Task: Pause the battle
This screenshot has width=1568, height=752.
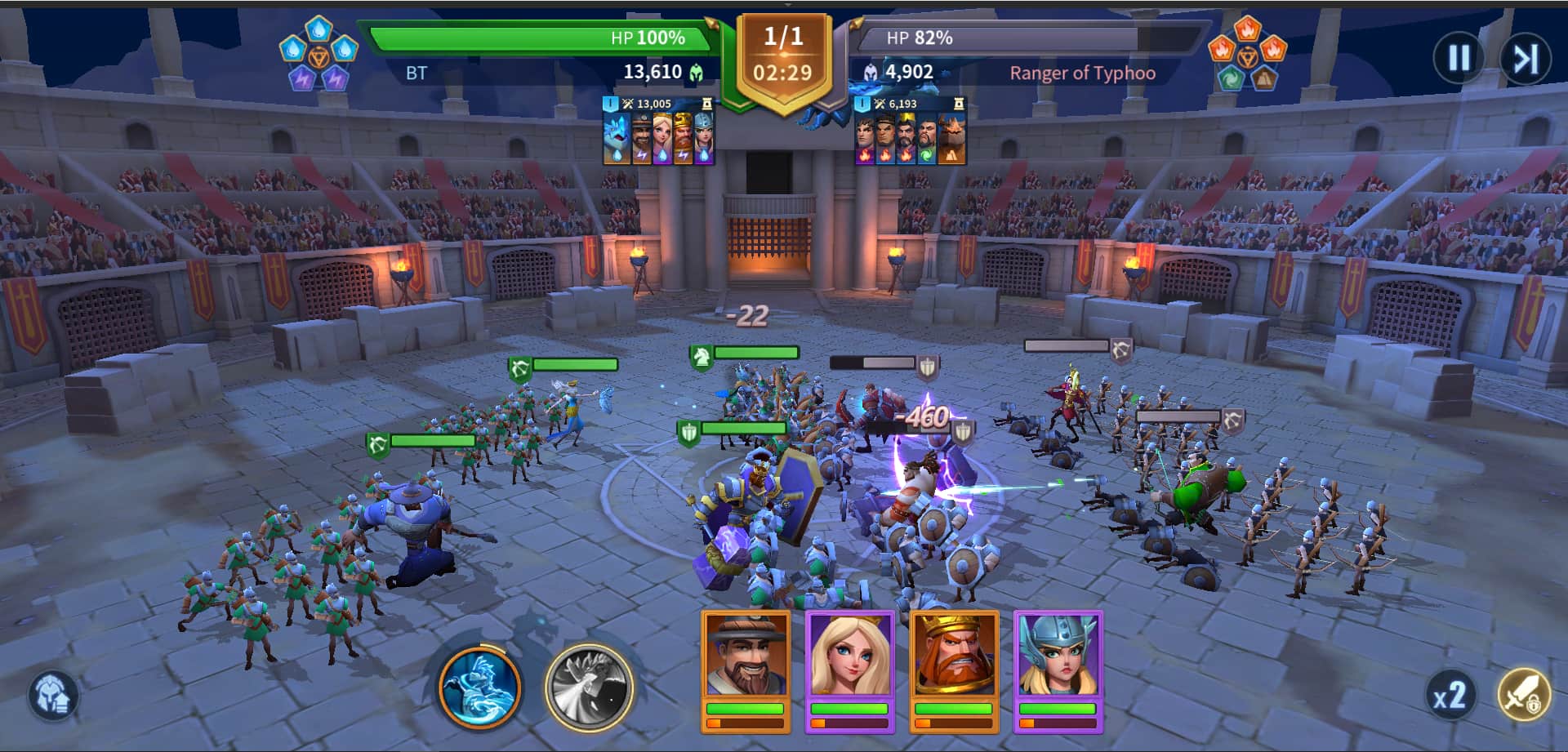Action: (1459, 57)
